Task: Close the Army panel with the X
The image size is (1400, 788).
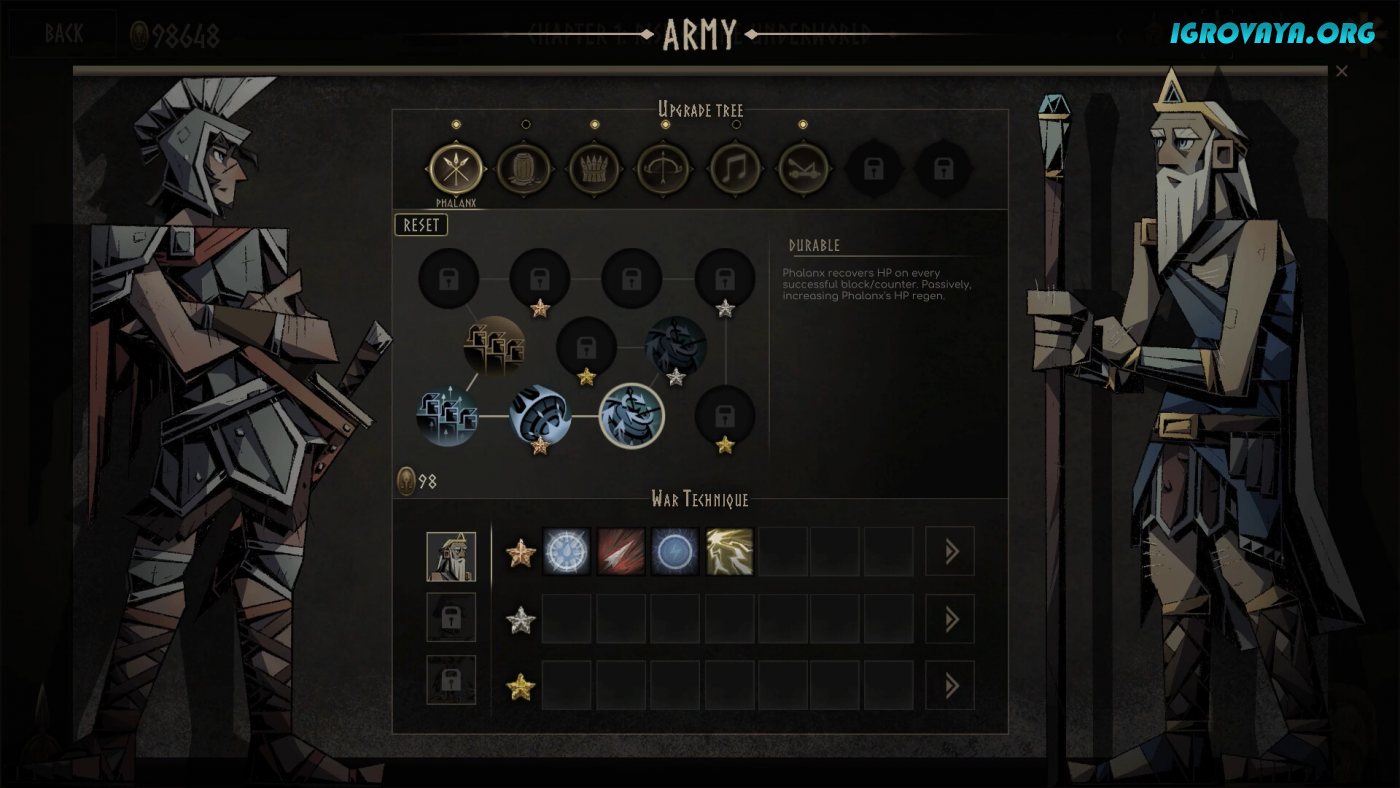Action: click(x=1342, y=71)
